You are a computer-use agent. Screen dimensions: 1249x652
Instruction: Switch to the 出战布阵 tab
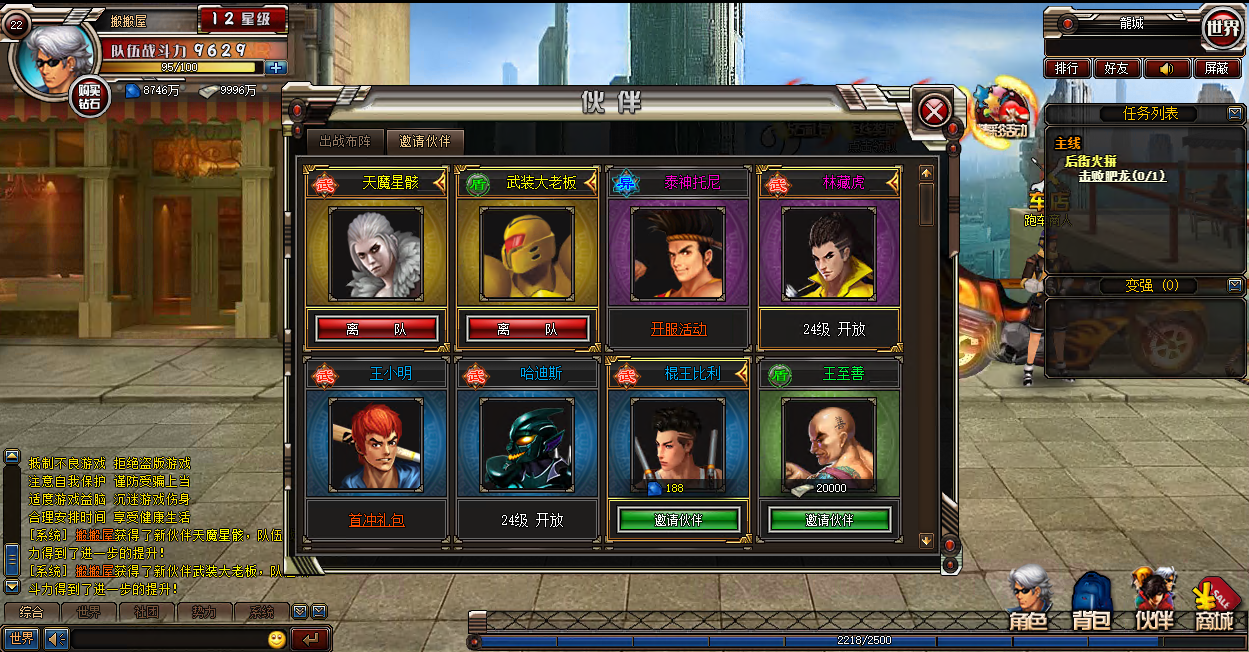pyautogui.click(x=344, y=141)
